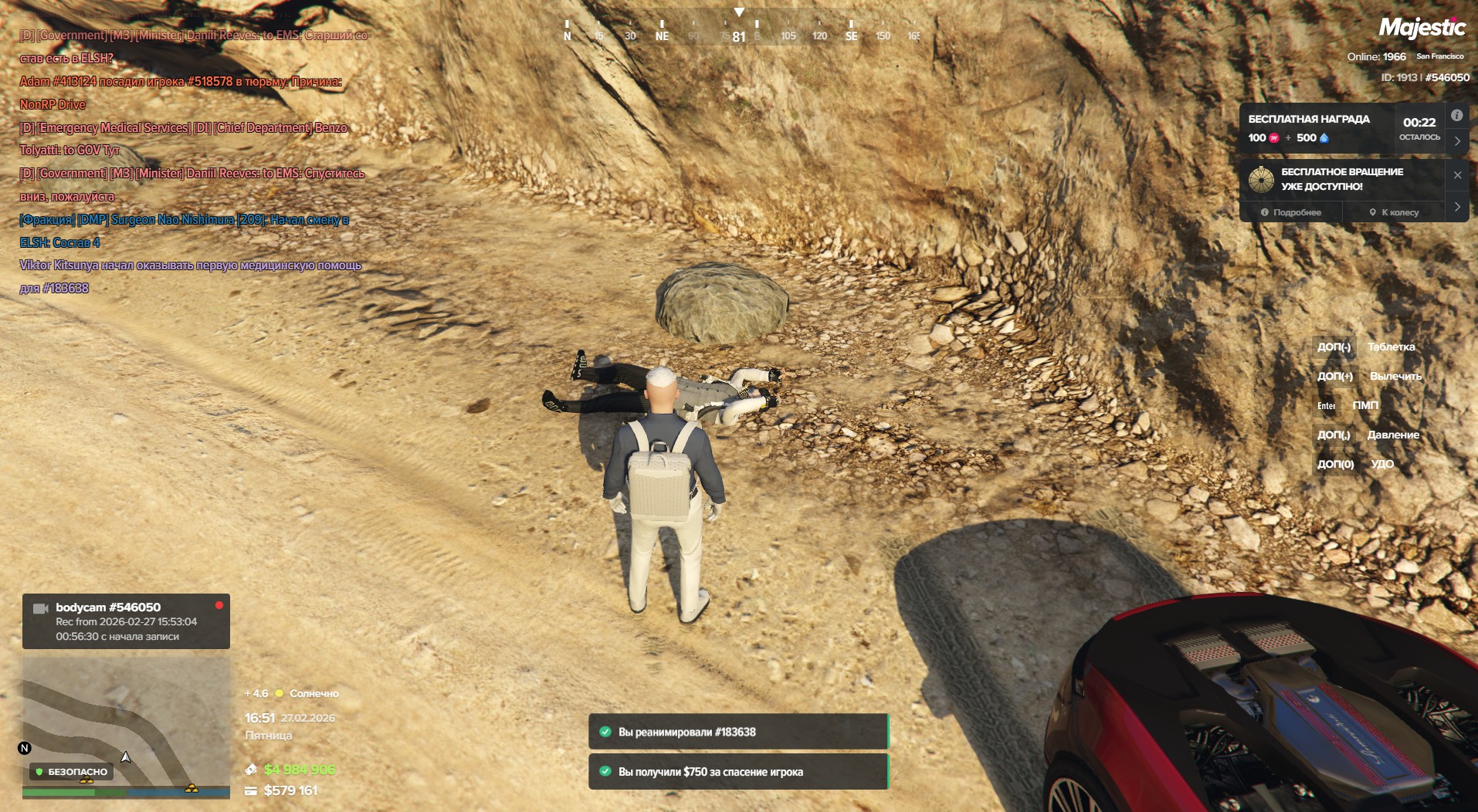Dismiss the Вы реанимировали notification
This screenshot has height=812, width=1478.
tap(737, 732)
